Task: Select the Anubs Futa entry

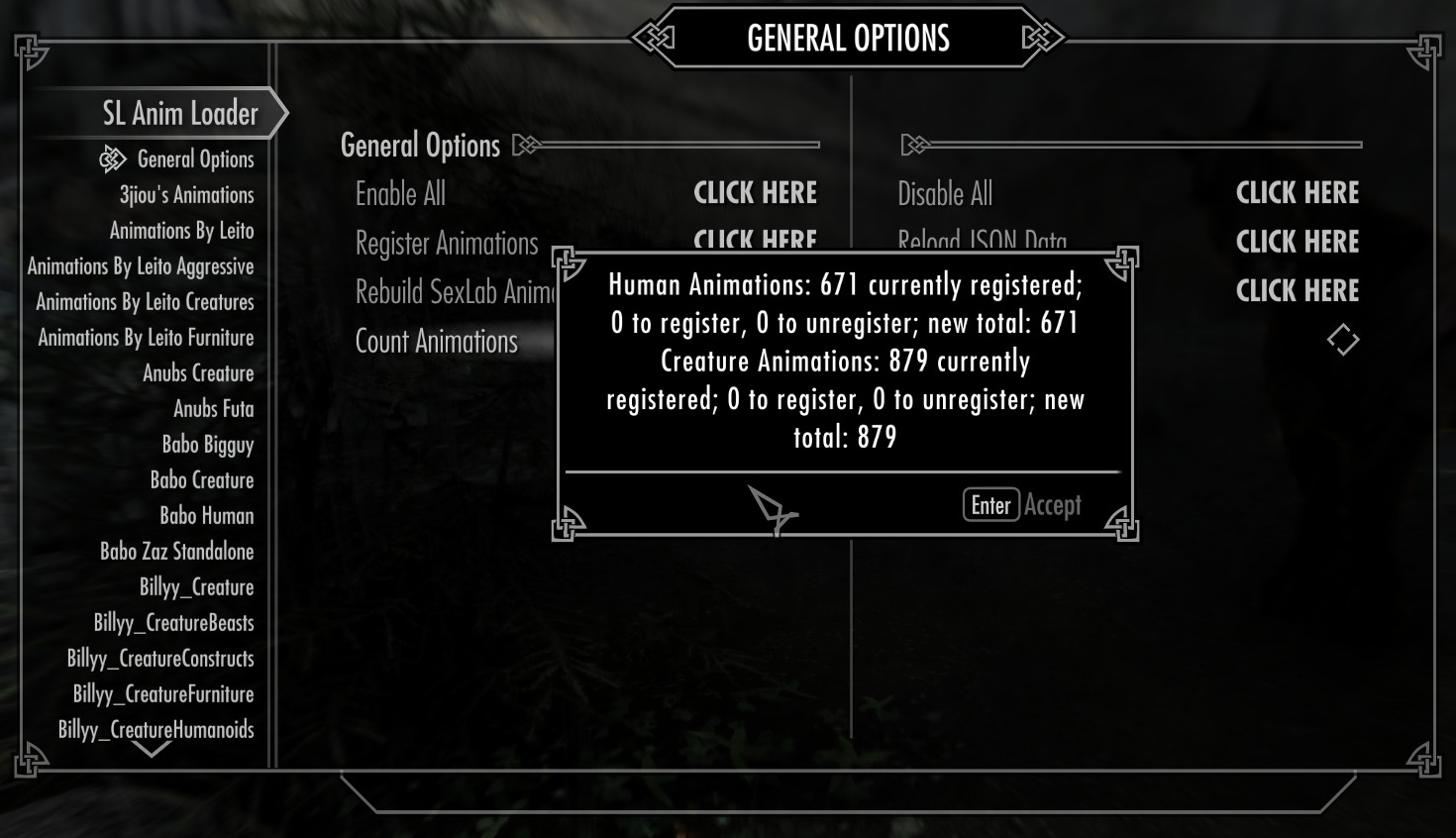Action: [213, 409]
